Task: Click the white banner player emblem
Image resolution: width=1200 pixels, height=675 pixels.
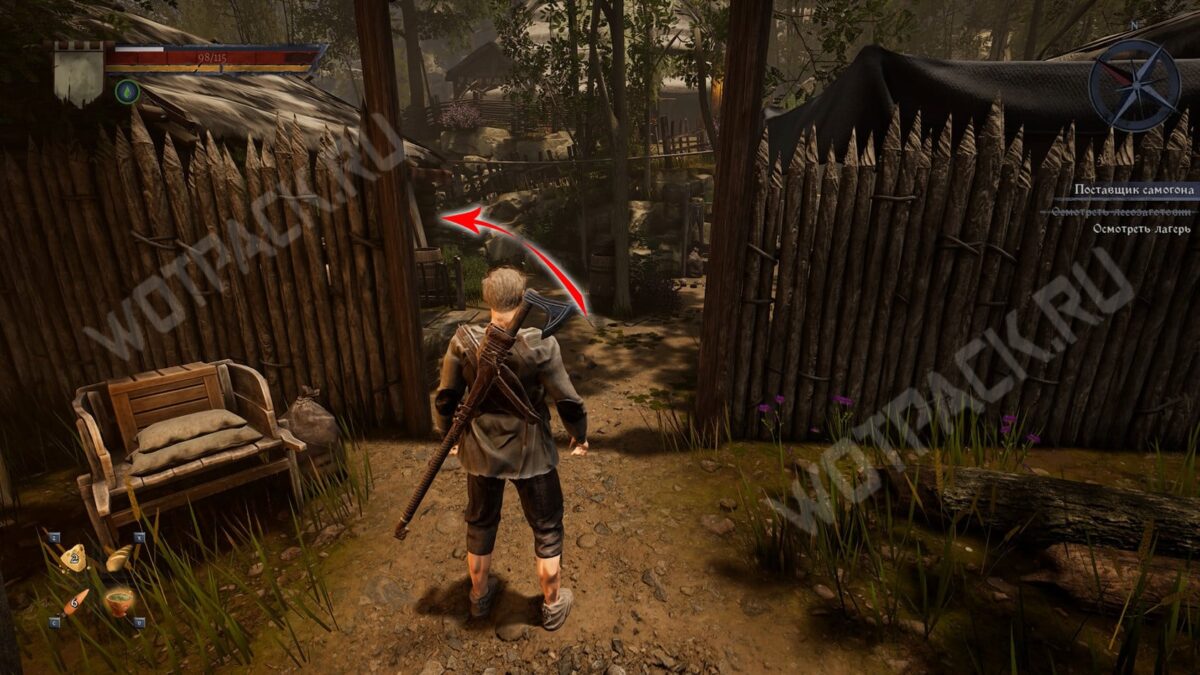Action: [79, 76]
